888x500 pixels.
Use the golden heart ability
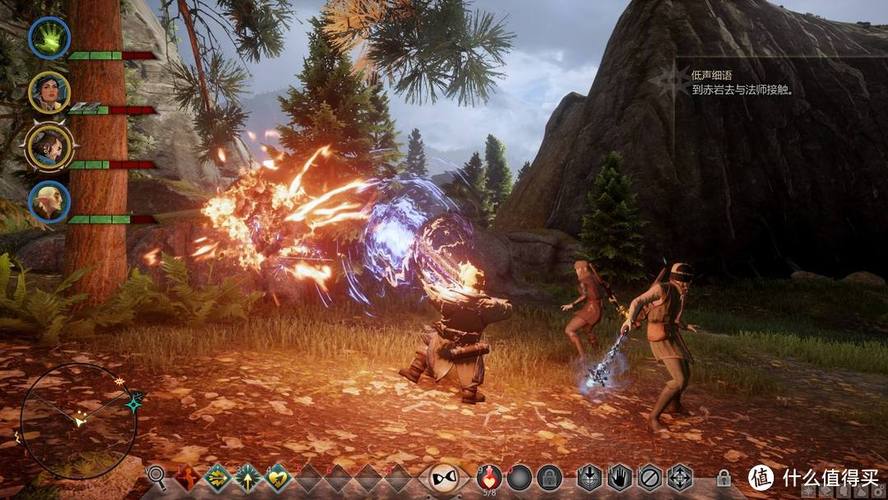coord(277,477)
